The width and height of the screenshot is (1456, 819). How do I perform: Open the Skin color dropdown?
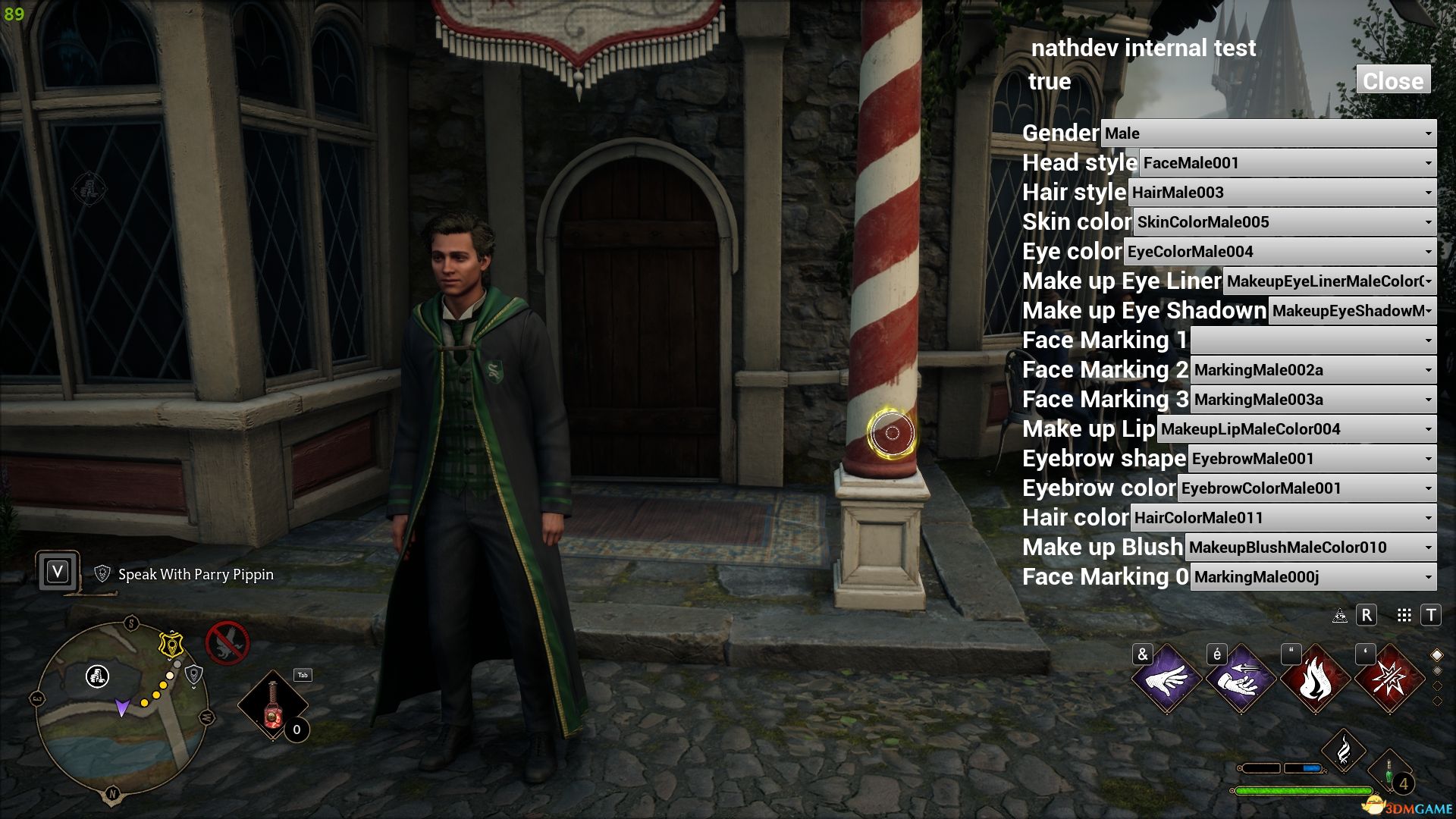point(1284,222)
